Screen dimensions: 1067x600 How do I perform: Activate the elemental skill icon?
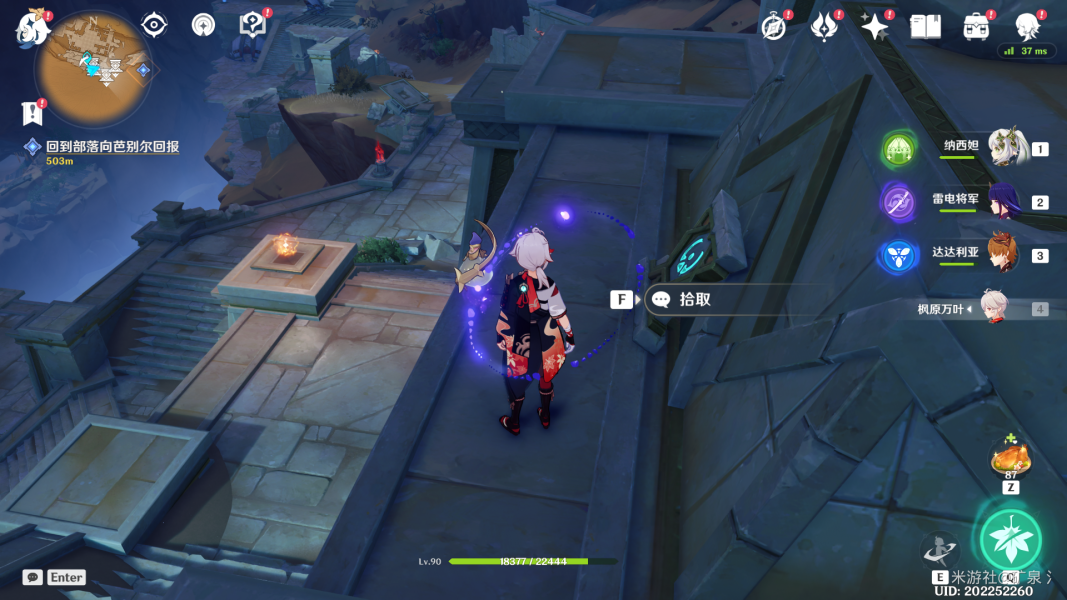(x=939, y=550)
